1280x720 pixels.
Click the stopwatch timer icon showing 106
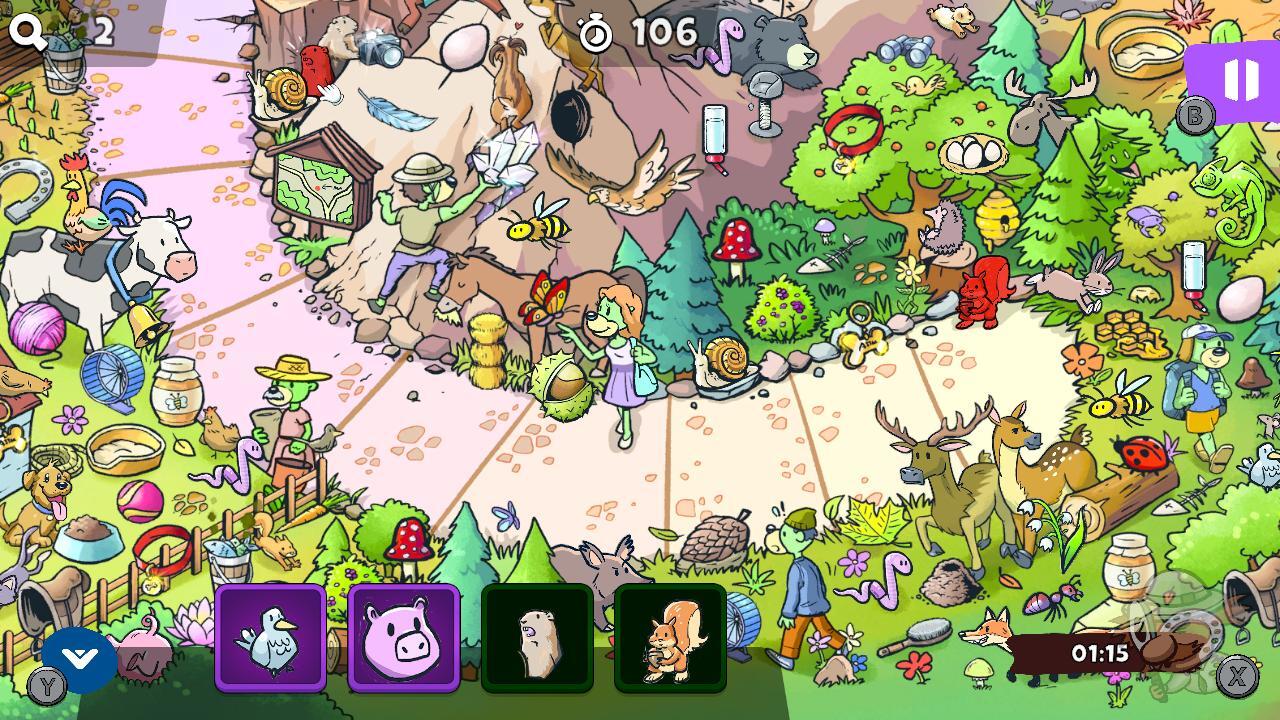[x=597, y=32]
